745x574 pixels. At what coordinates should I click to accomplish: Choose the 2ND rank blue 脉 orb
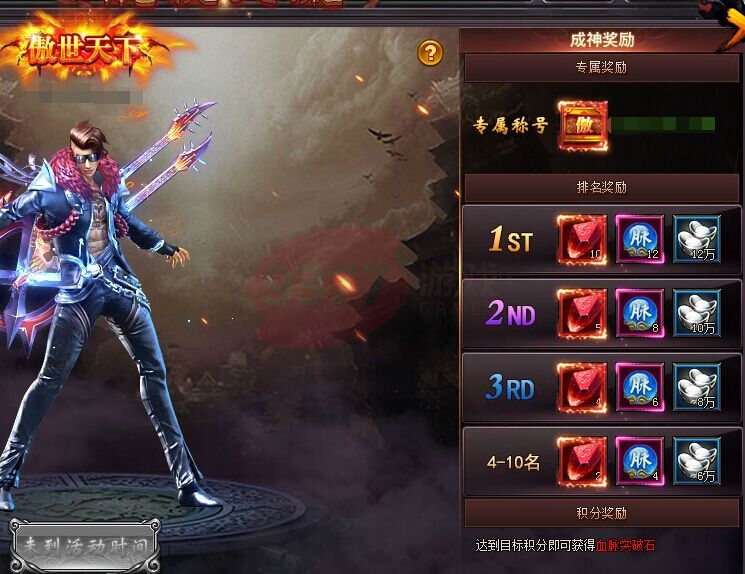[x=640, y=314]
